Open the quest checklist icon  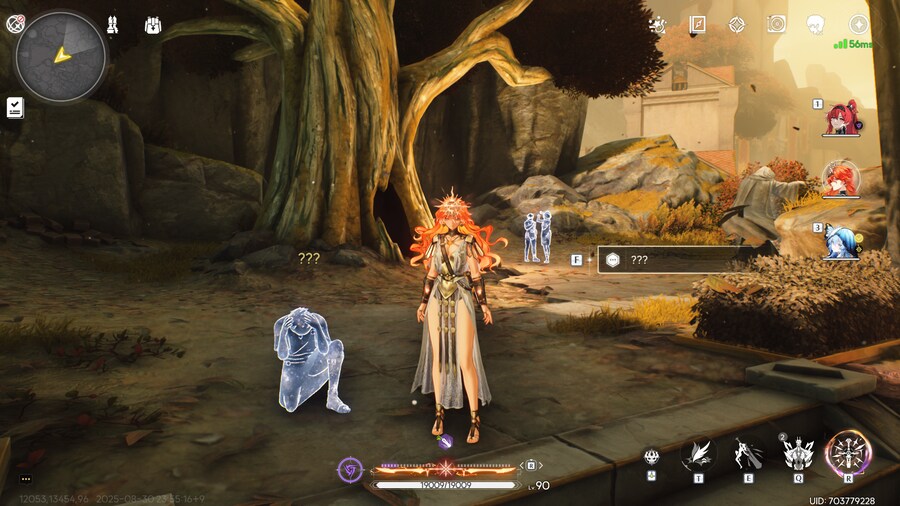tap(15, 107)
